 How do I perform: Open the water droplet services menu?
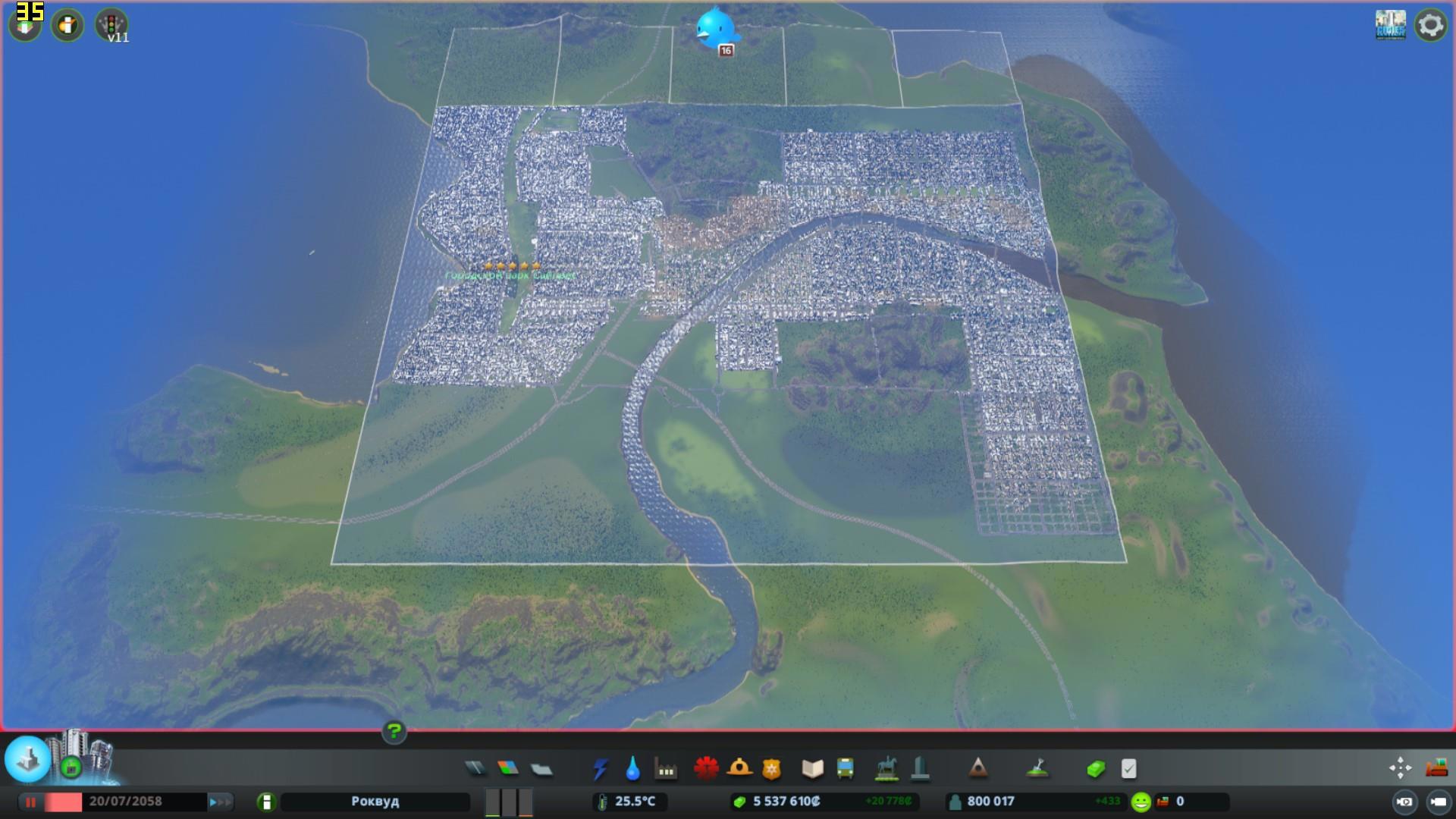click(632, 769)
